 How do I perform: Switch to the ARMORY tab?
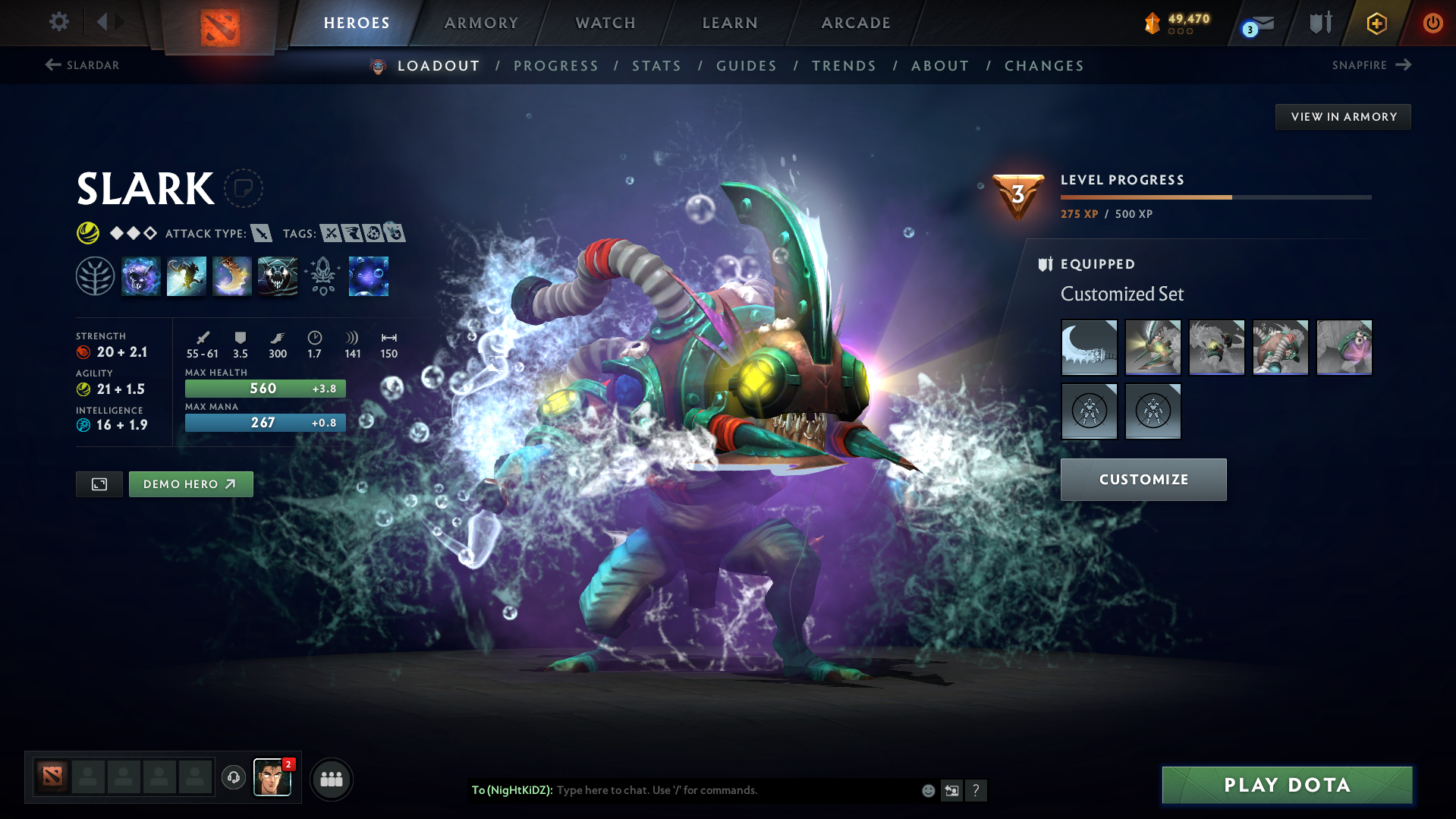coord(481,23)
